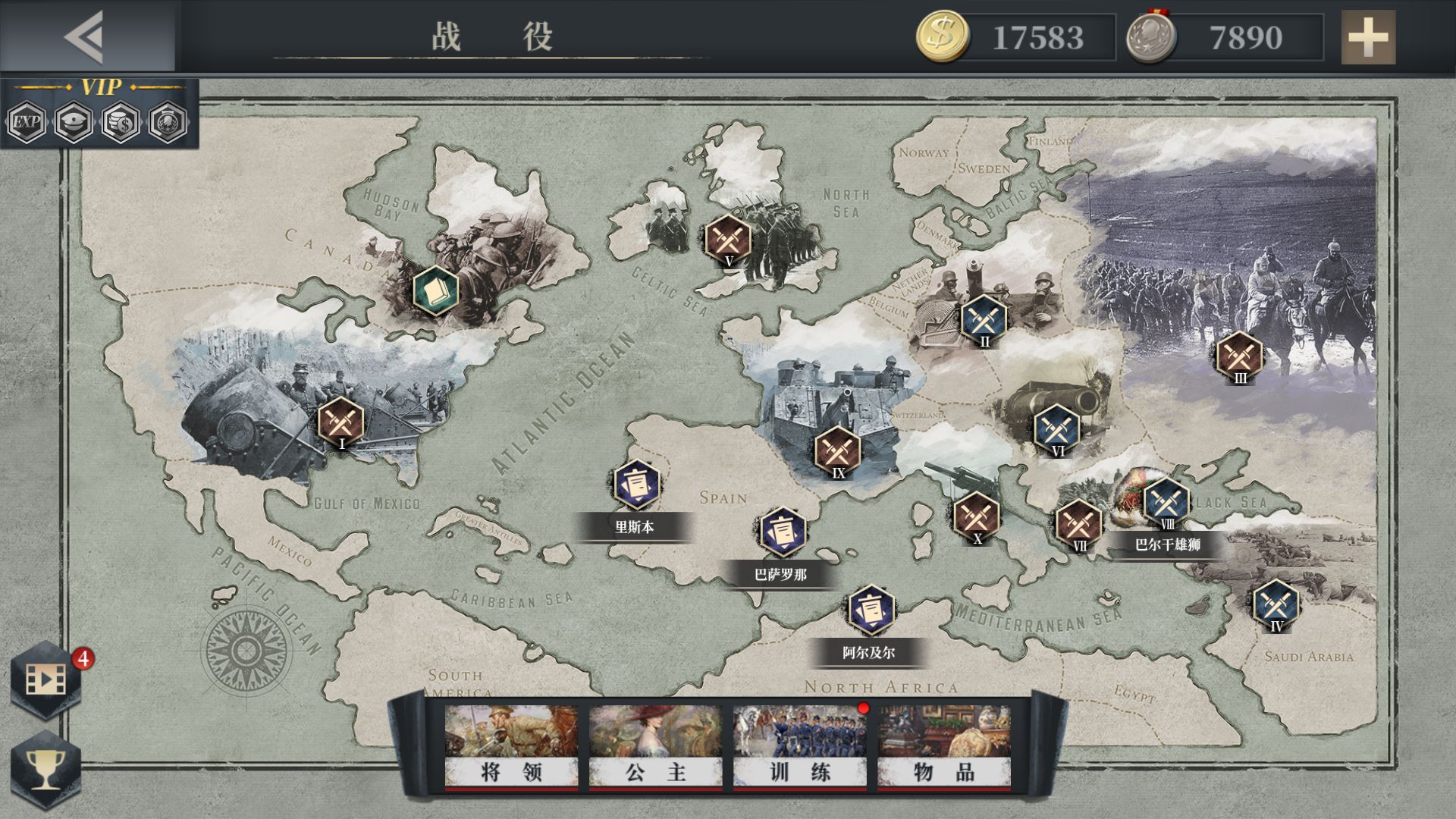Select campaign battle VII in the Balkans

pos(1078,523)
